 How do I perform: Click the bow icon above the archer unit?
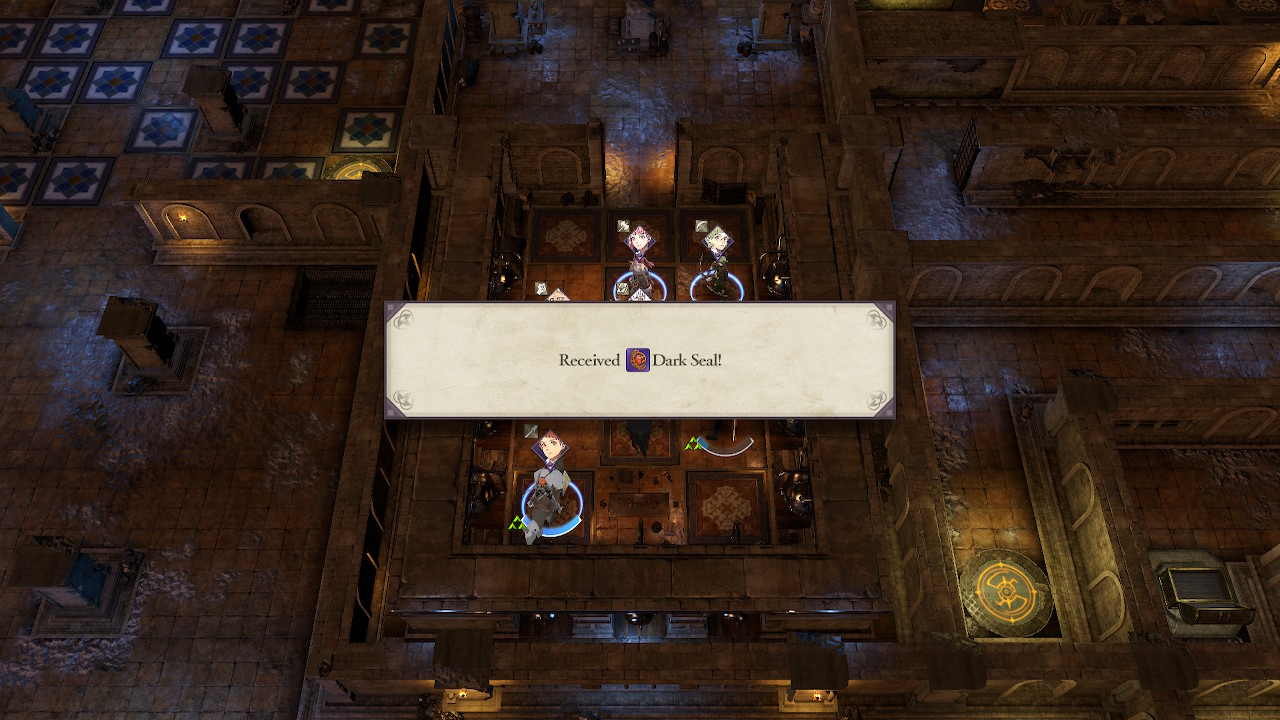702,225
